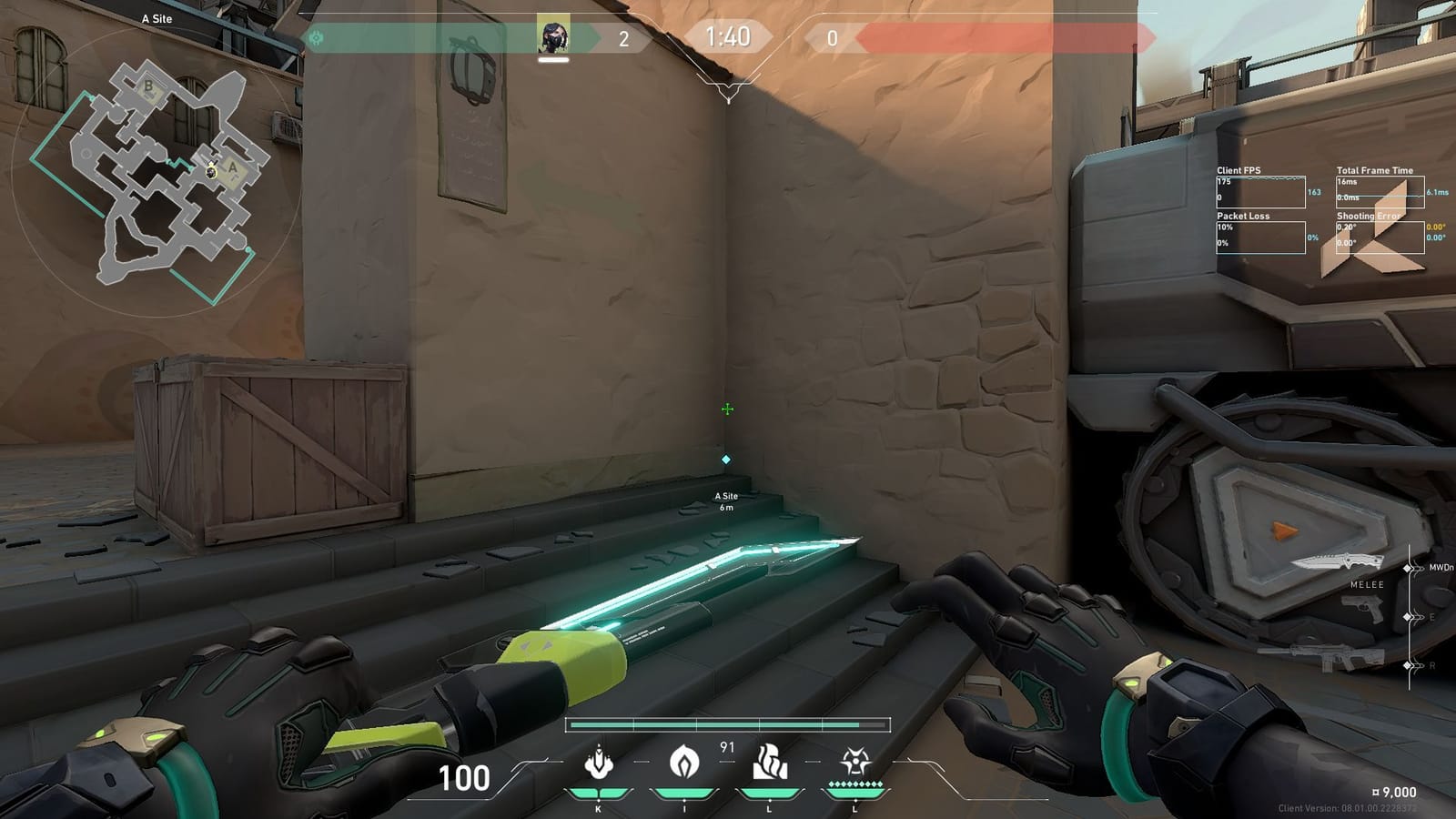
Task: Click the A Site marker on the minimap
Action: (x=233, y=167)
